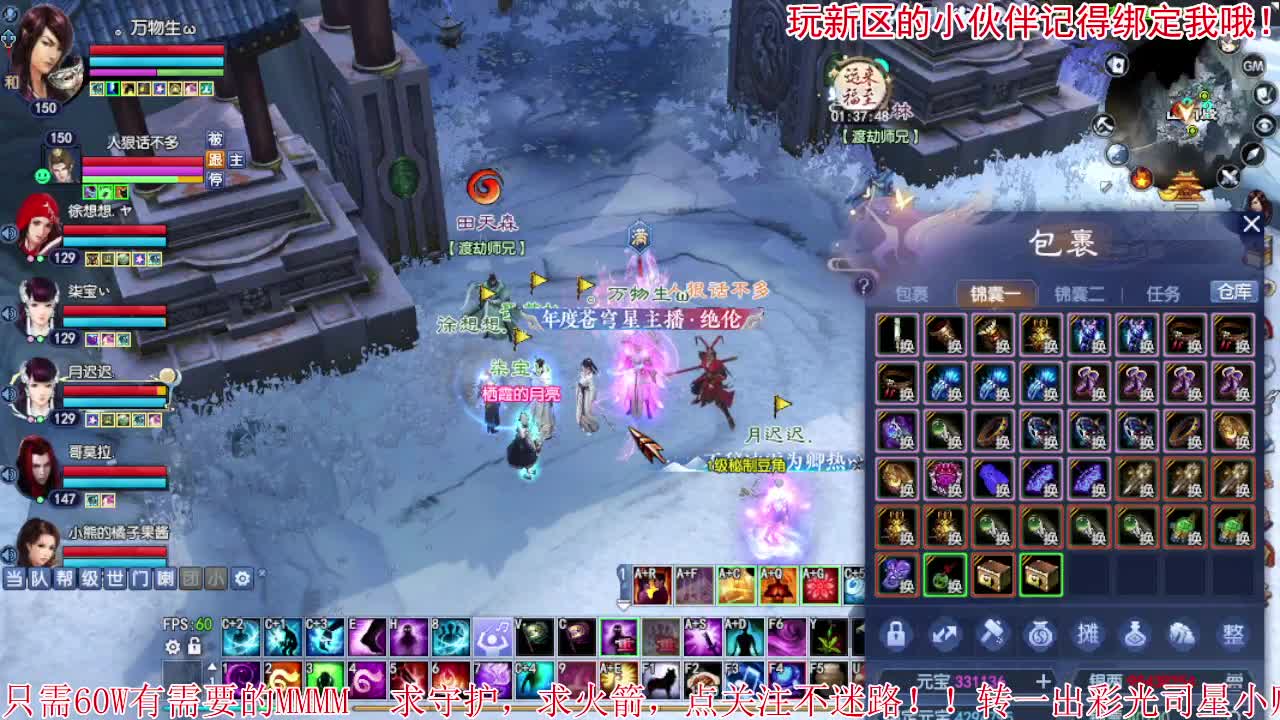Toggle the 团 chat channel filter
Image resolution: width=1280 pixels, height=720 pixels.
[x=190, y=580]
